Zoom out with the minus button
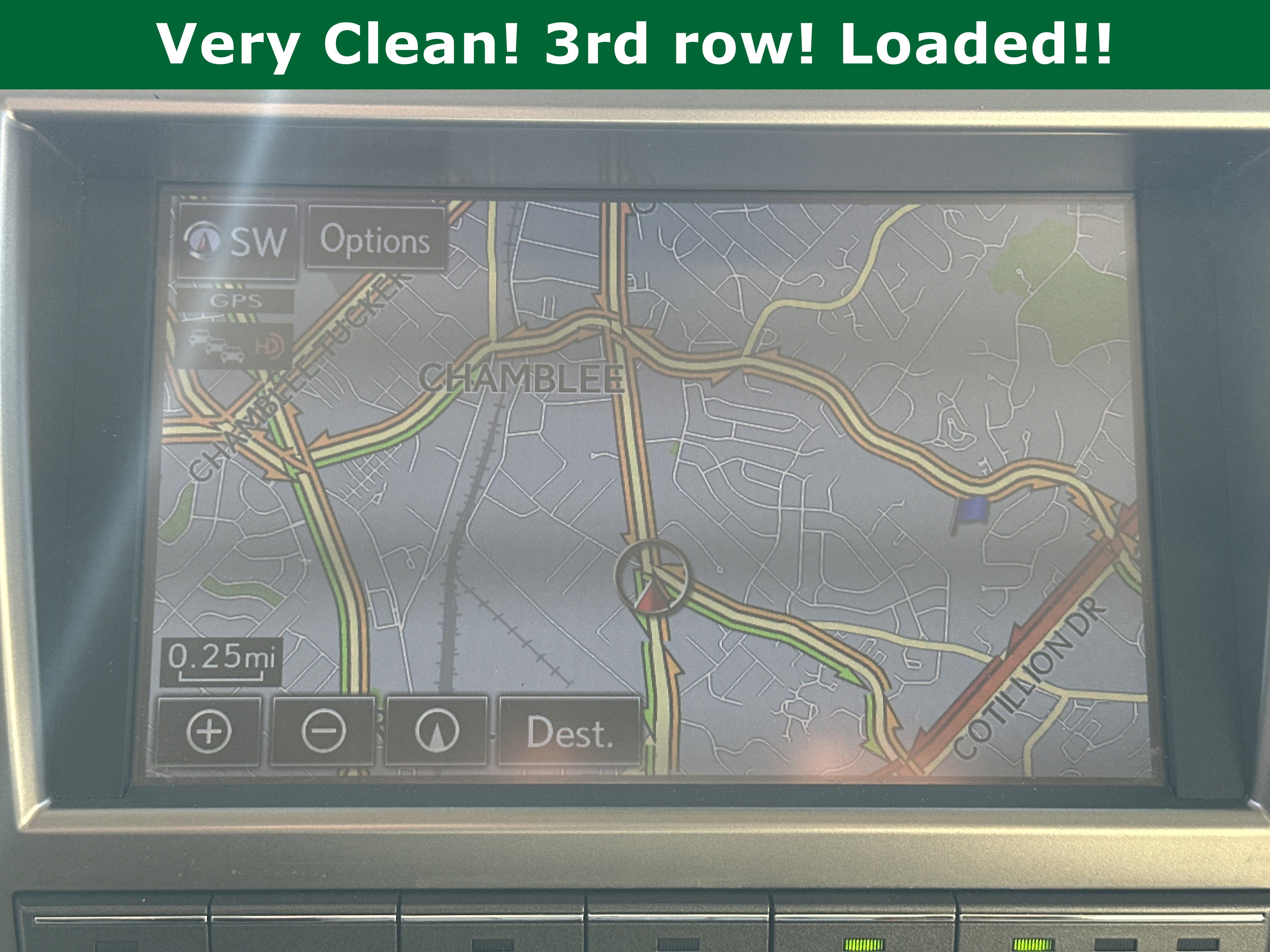 tap(323, 730)
